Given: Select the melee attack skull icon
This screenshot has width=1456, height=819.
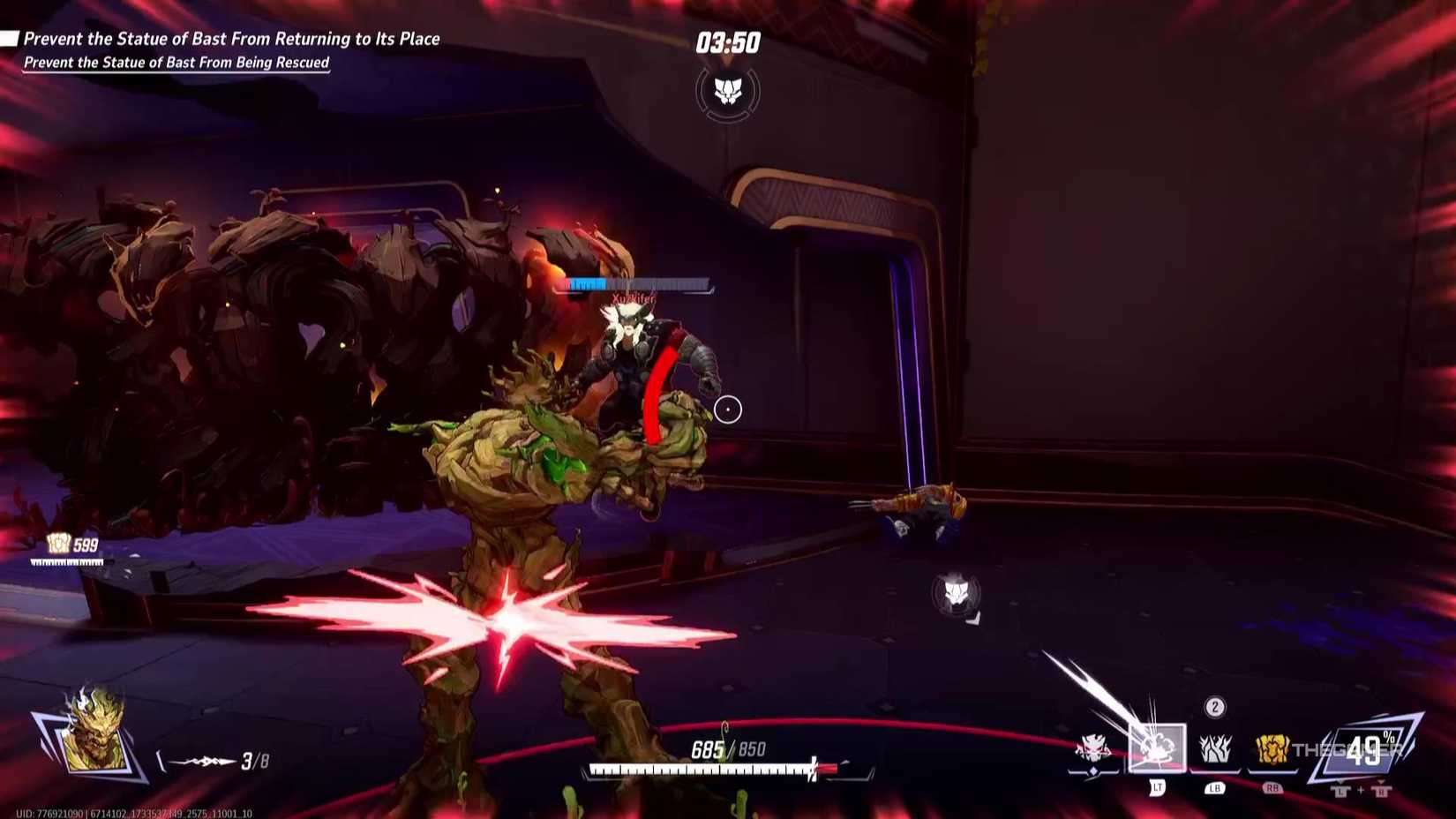Looking at the screenshot, I should (1094, 748).
